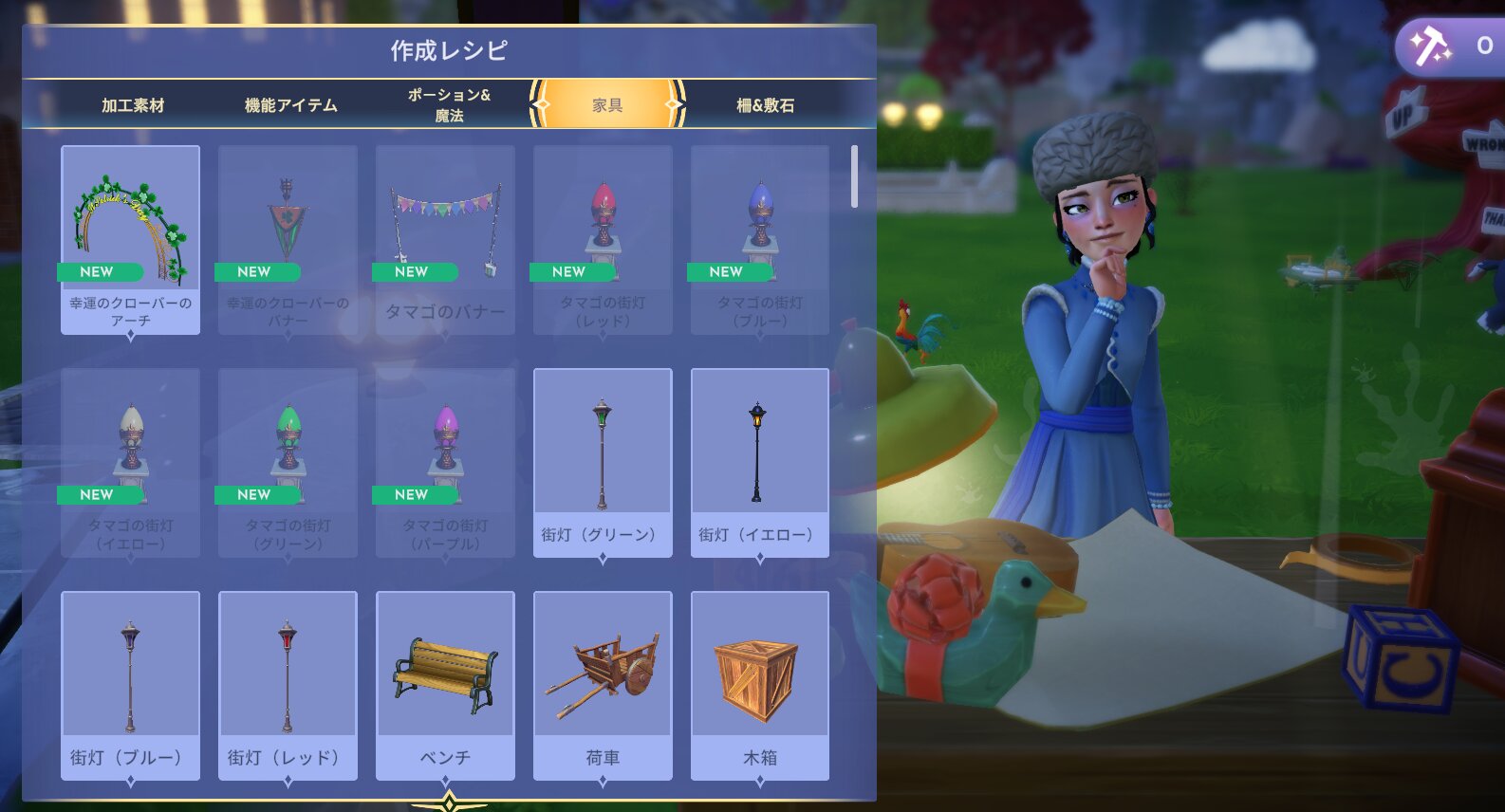Select the タマゴの街灯（レッド） recipe
Viewport: 1505px width, 812px height.
tap(603, 239)
